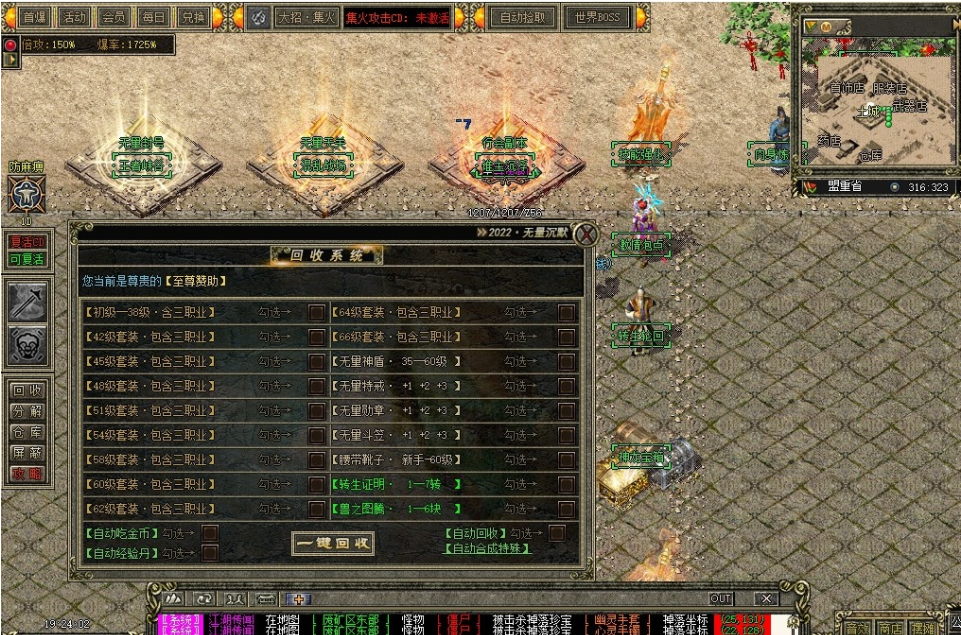Tick the 45级套装 recycle checkbox
The image size is (961, 635).
[x=316, y=361]
